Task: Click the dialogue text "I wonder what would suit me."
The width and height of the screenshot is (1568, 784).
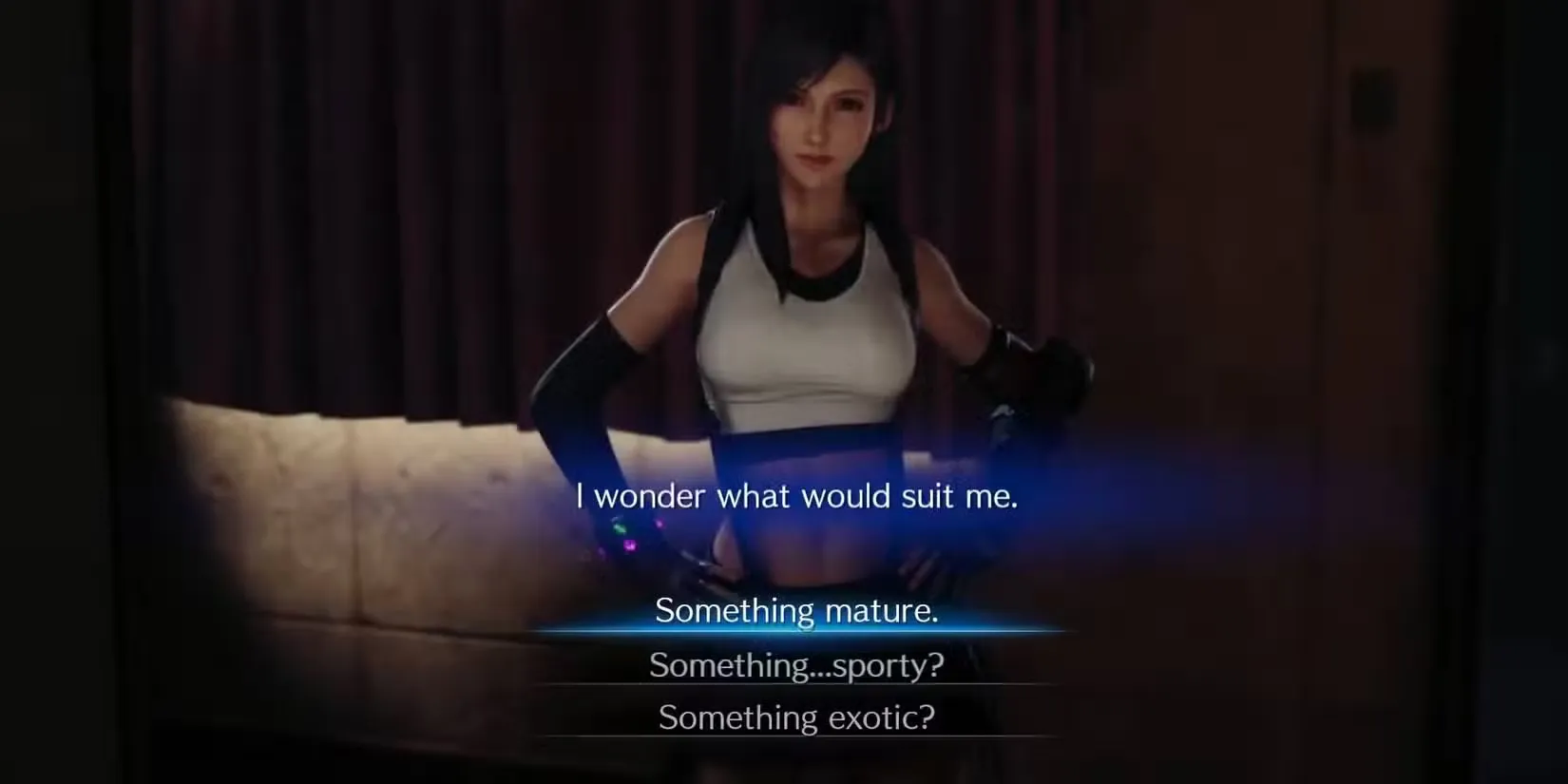Action: pos(795,496)
